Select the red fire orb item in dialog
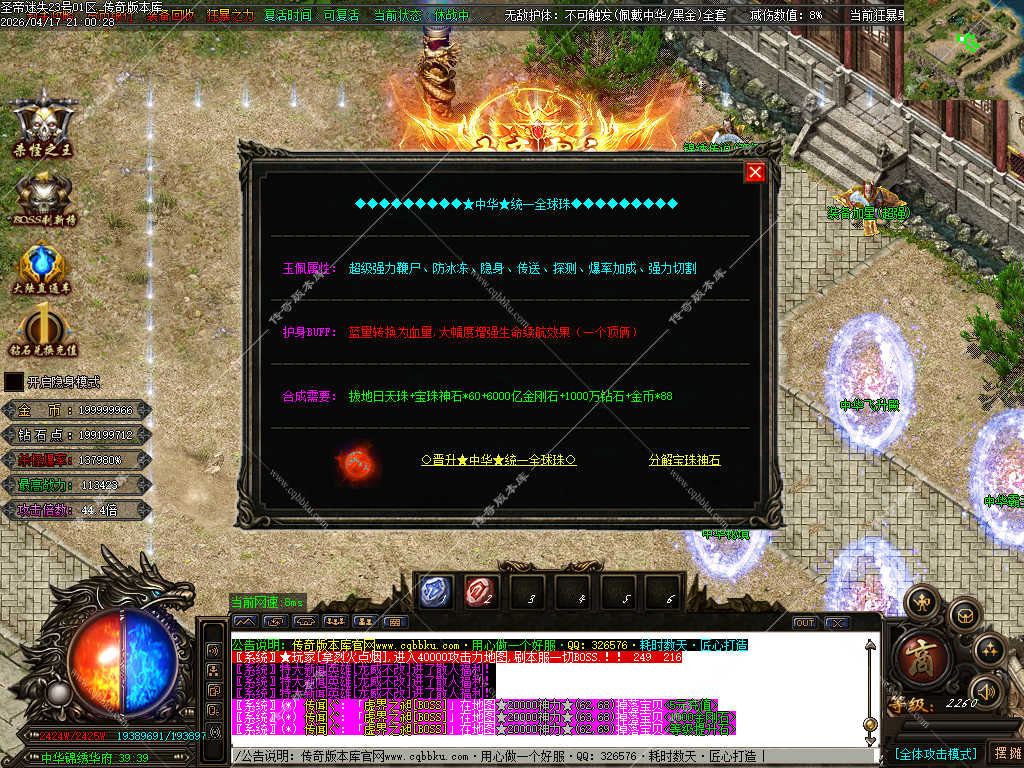The height and width of the screenshot is (768, 1024). point(355,463)
